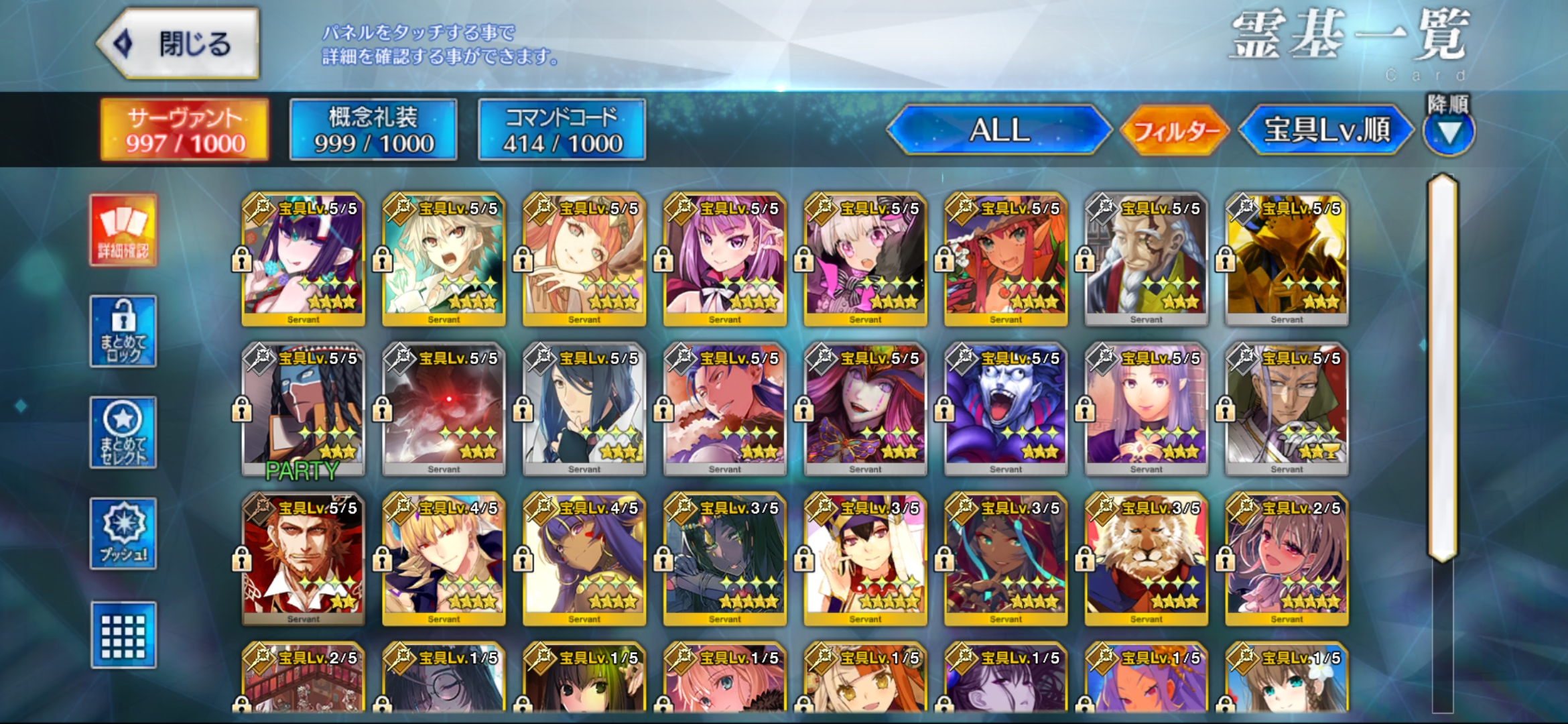Select the bearded man in red coat card
The height and width of the screenshot is (724, 1568).
pos(304,559)
